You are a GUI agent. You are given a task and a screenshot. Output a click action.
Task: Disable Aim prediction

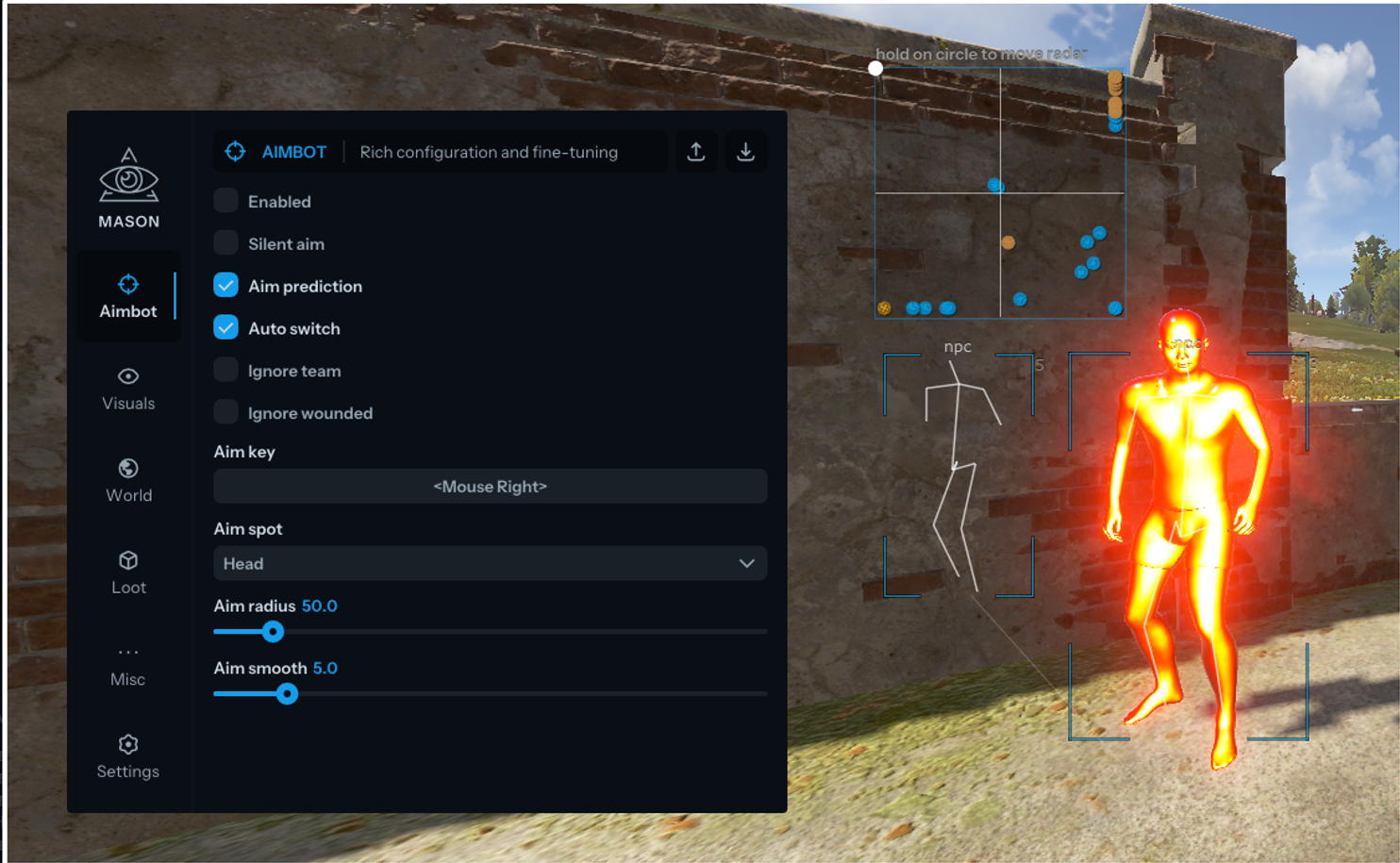[x=225, y=285]
